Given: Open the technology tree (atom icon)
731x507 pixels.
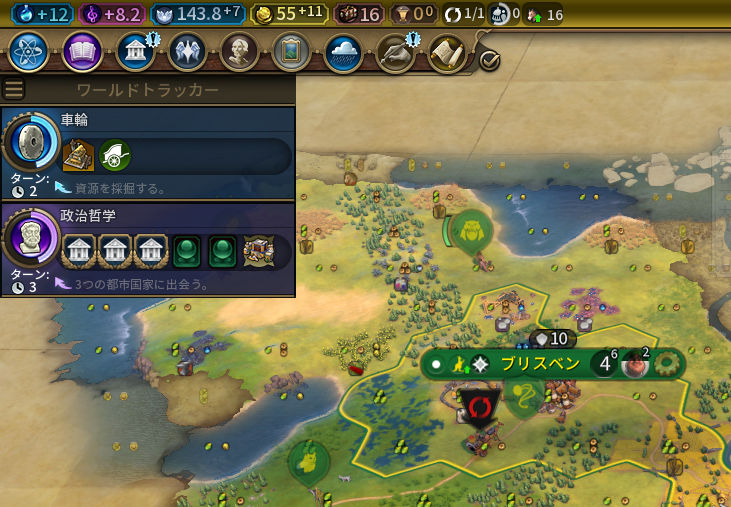Looking at the screenshot, I should (x=28, y=51).
